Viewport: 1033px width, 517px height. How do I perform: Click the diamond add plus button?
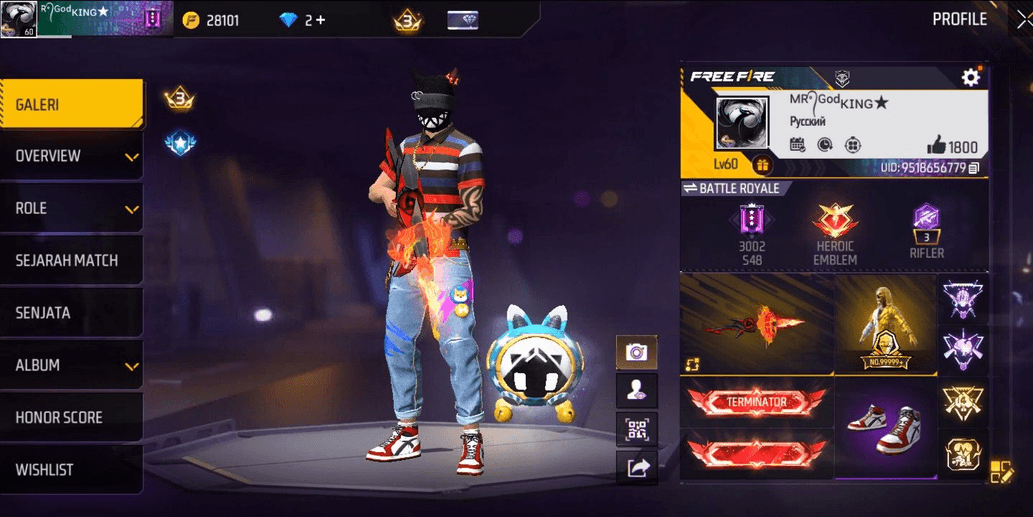click(x=320, y=19)
